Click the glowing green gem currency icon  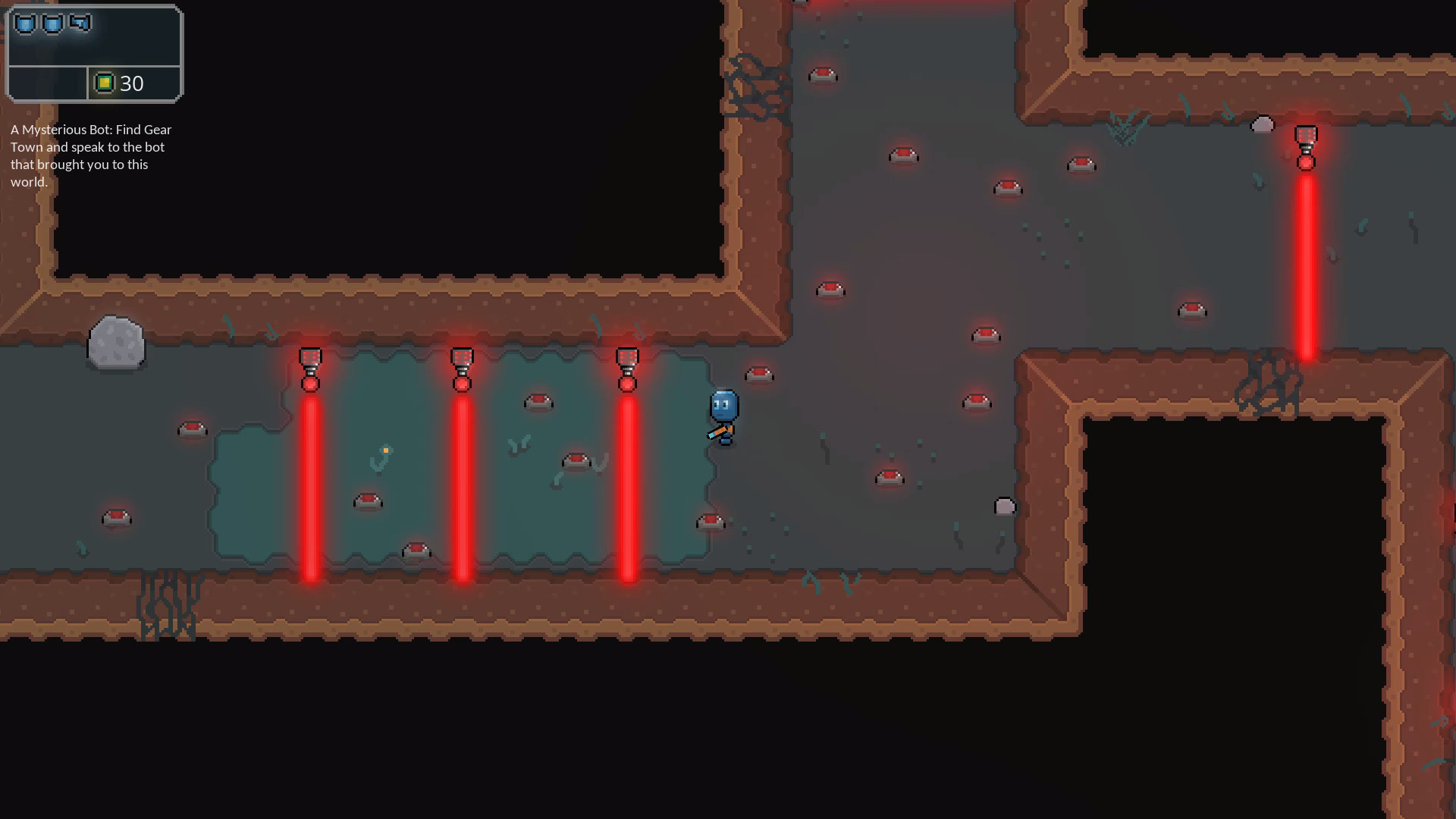[x=105, y=83]
